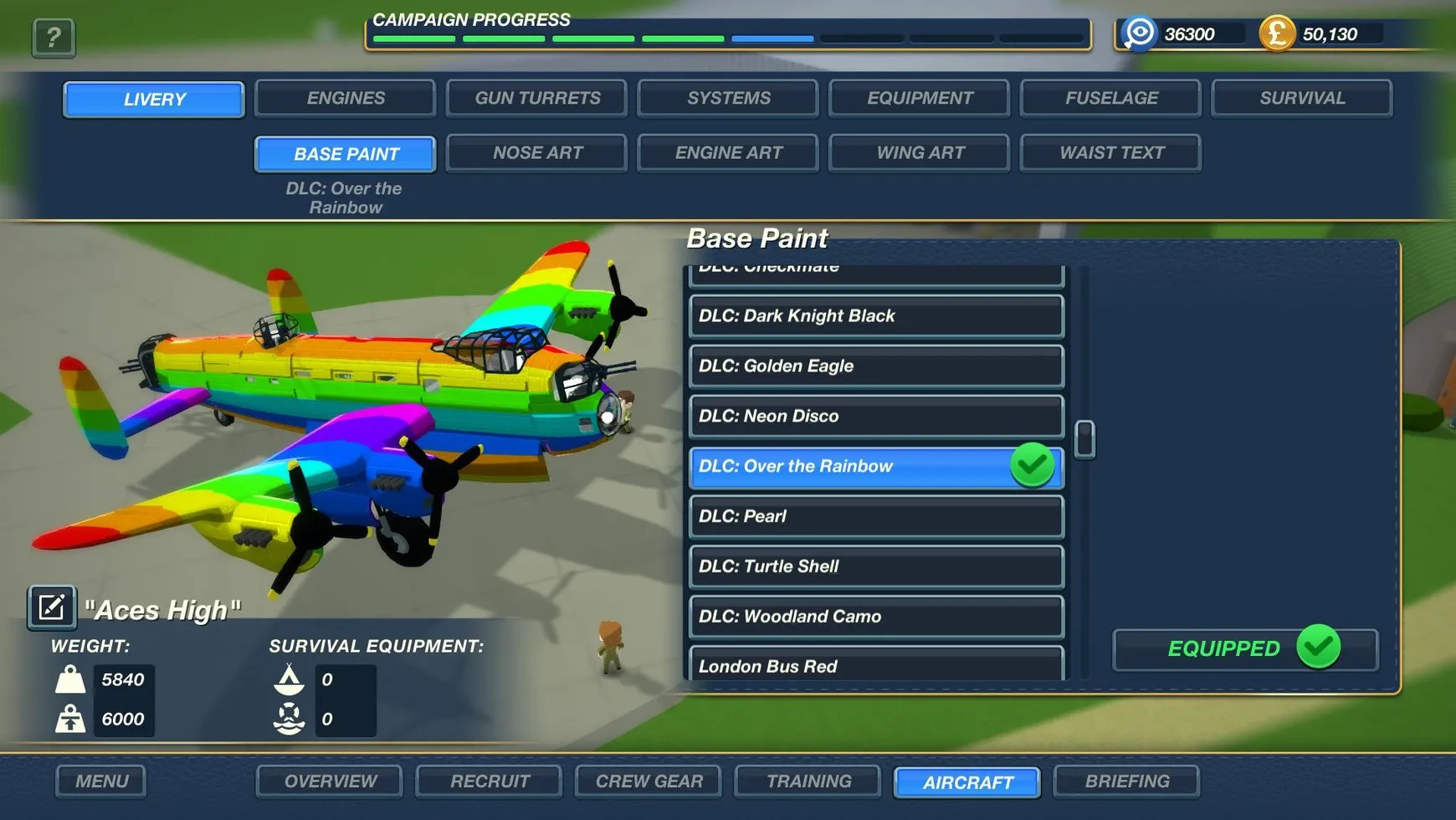Switch to the Engines tab
1456x820 pixels.
(344, 98)
